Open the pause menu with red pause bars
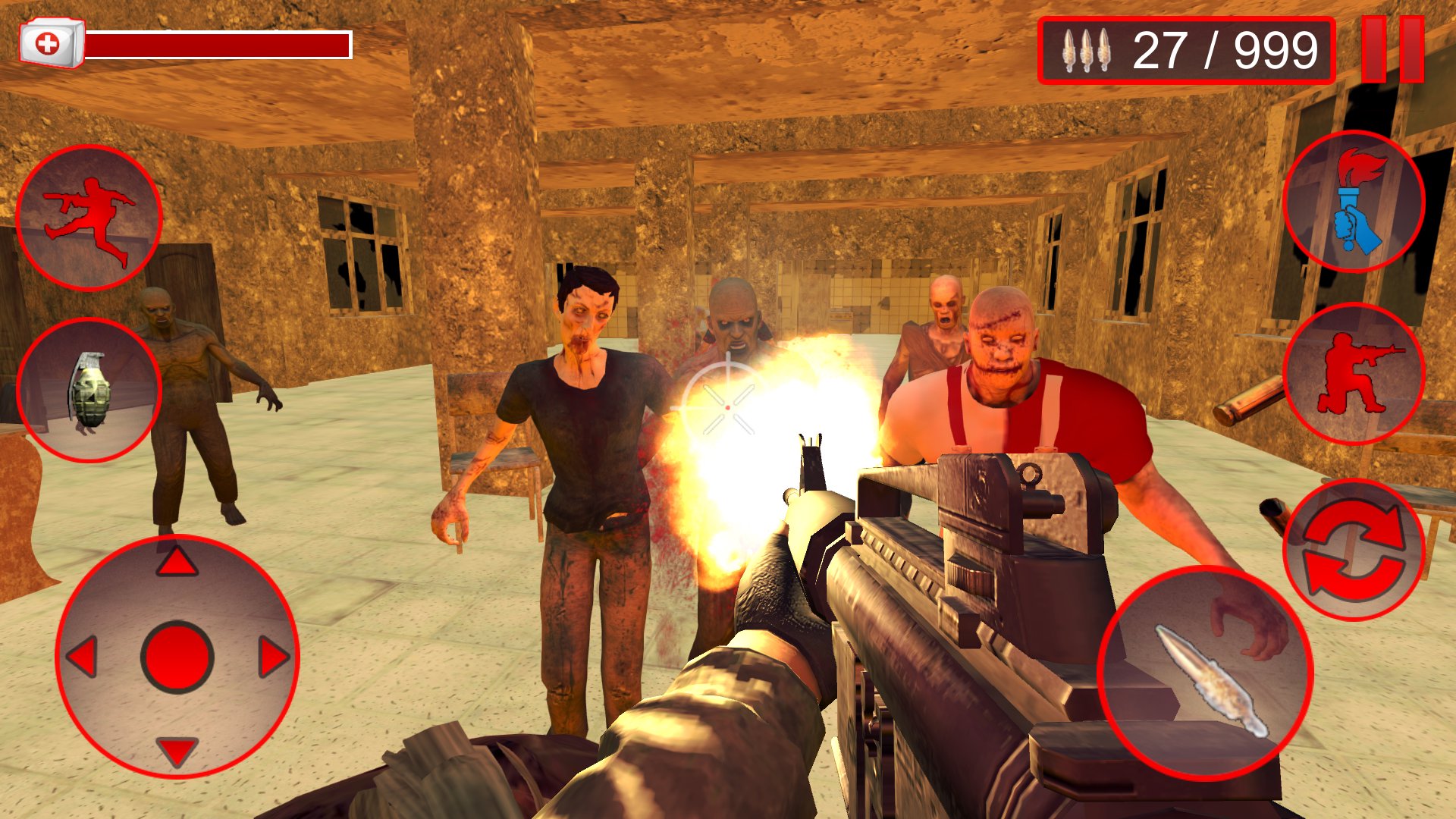Image resolution: width=1456 pixels, height=819 pixels. (x=1392, y=49)
